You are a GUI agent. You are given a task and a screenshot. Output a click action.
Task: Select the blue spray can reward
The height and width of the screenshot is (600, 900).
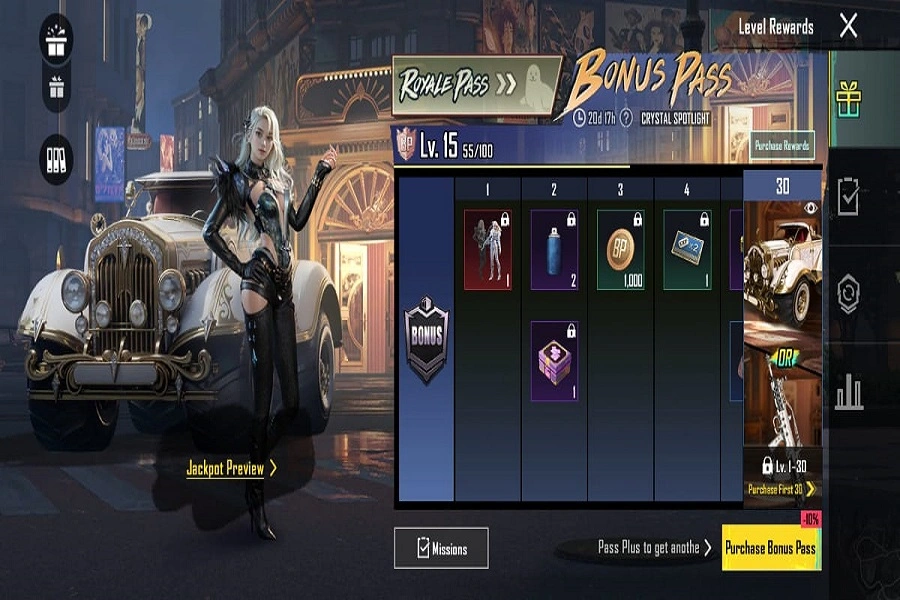(554, 249)
